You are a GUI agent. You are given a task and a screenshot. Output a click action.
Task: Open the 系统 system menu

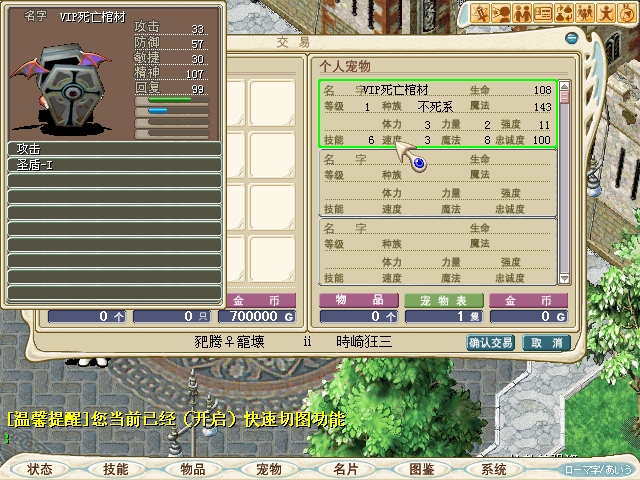click(x=493, y=468)
